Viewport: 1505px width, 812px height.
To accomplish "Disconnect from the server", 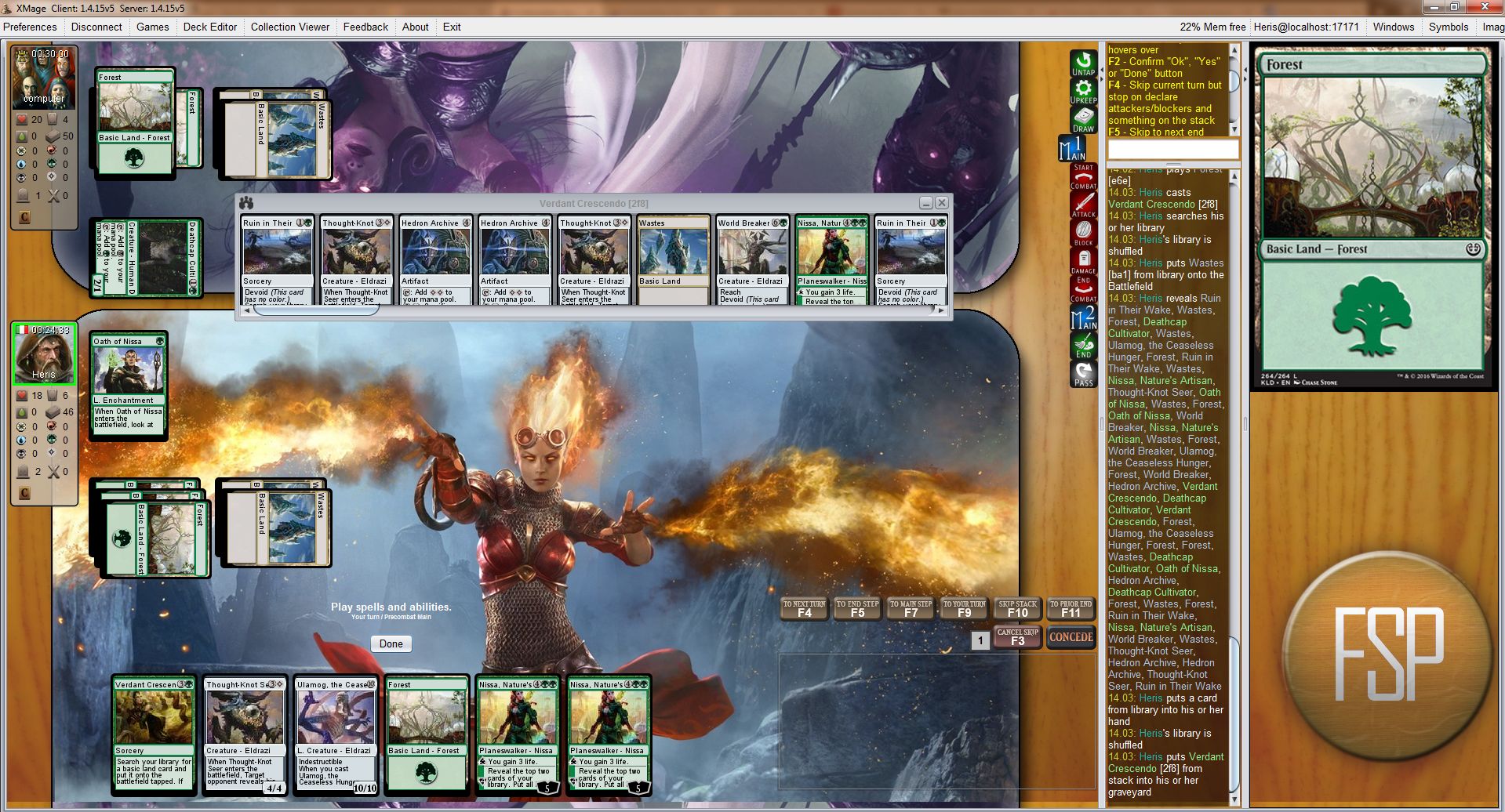I will tap(96, 27).
